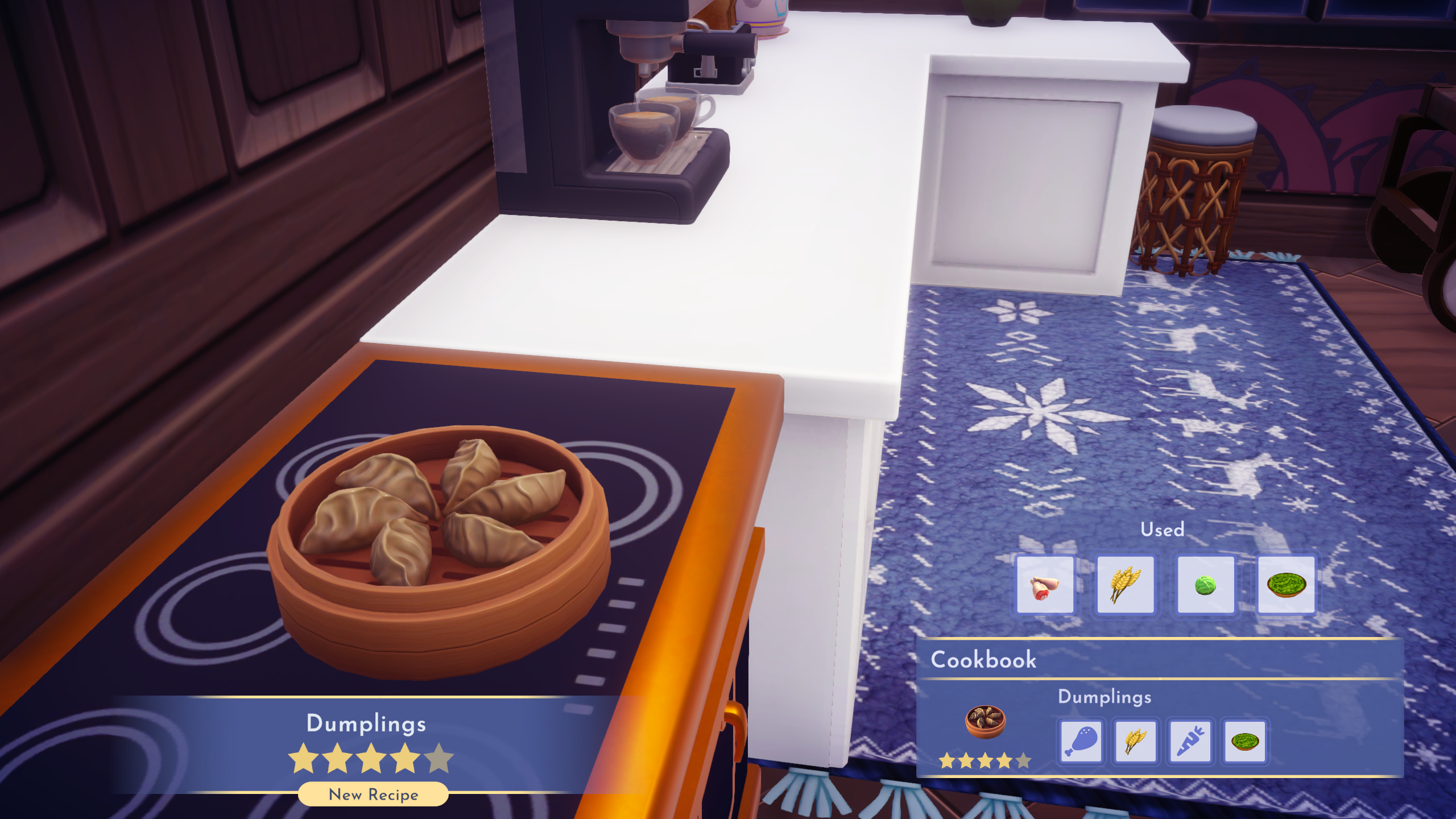Click the Dumplings title above the star rating
Screen dimensions: 1456x819
366,723
